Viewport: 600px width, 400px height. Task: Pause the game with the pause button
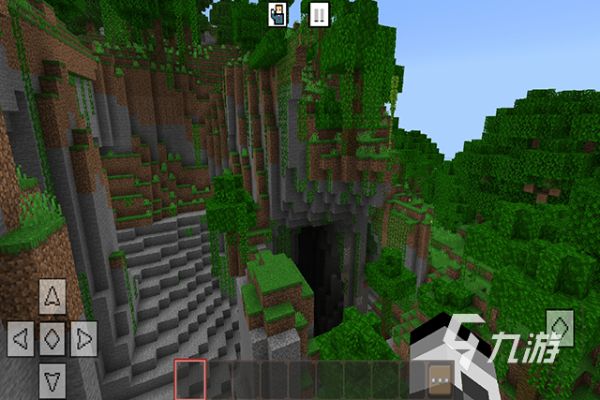(x=319, y=14)
